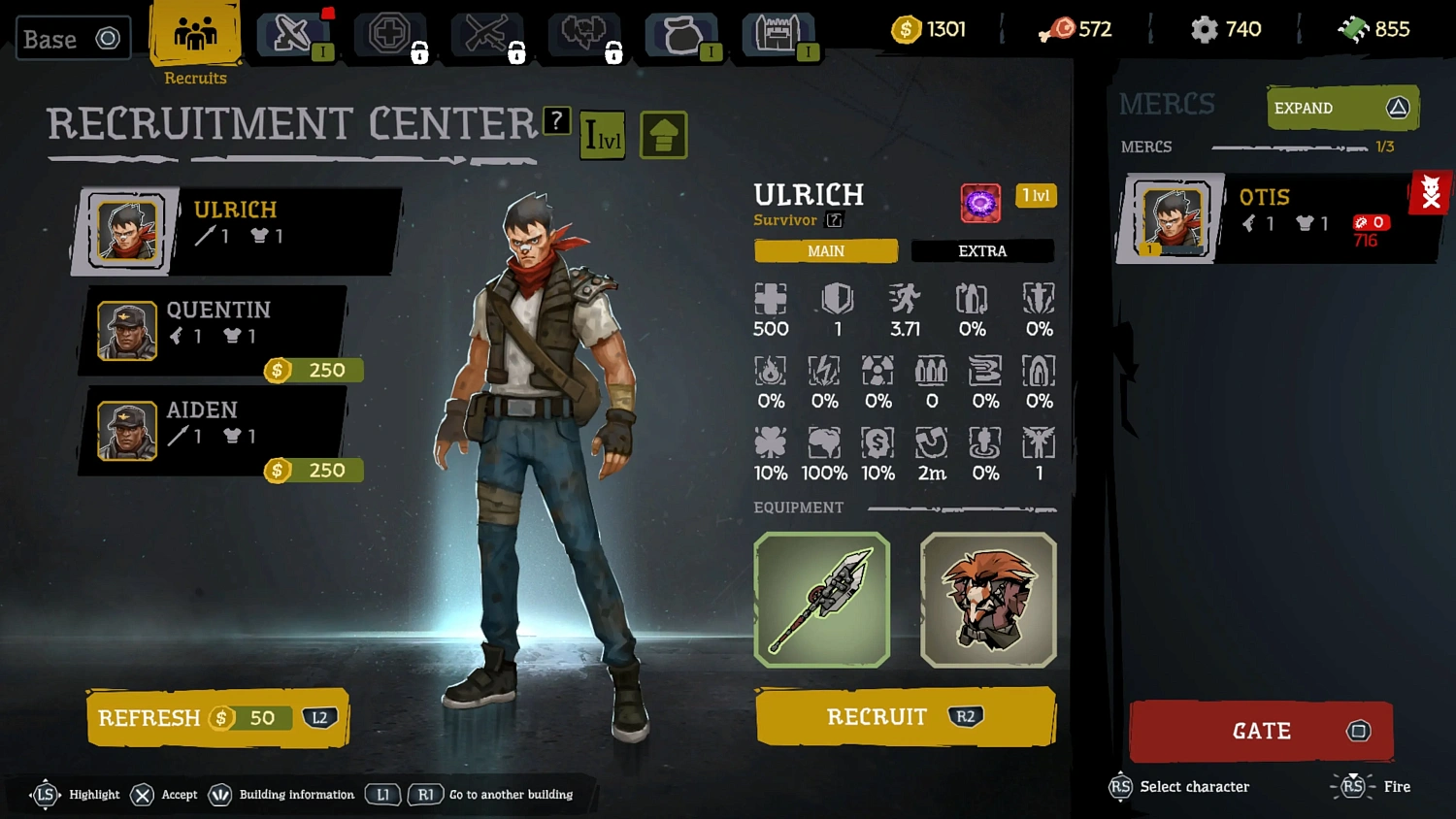Viewport: 1456px width, 819px height.
Task: Recruit the selected survivor
Action: [x=905, y=717]
